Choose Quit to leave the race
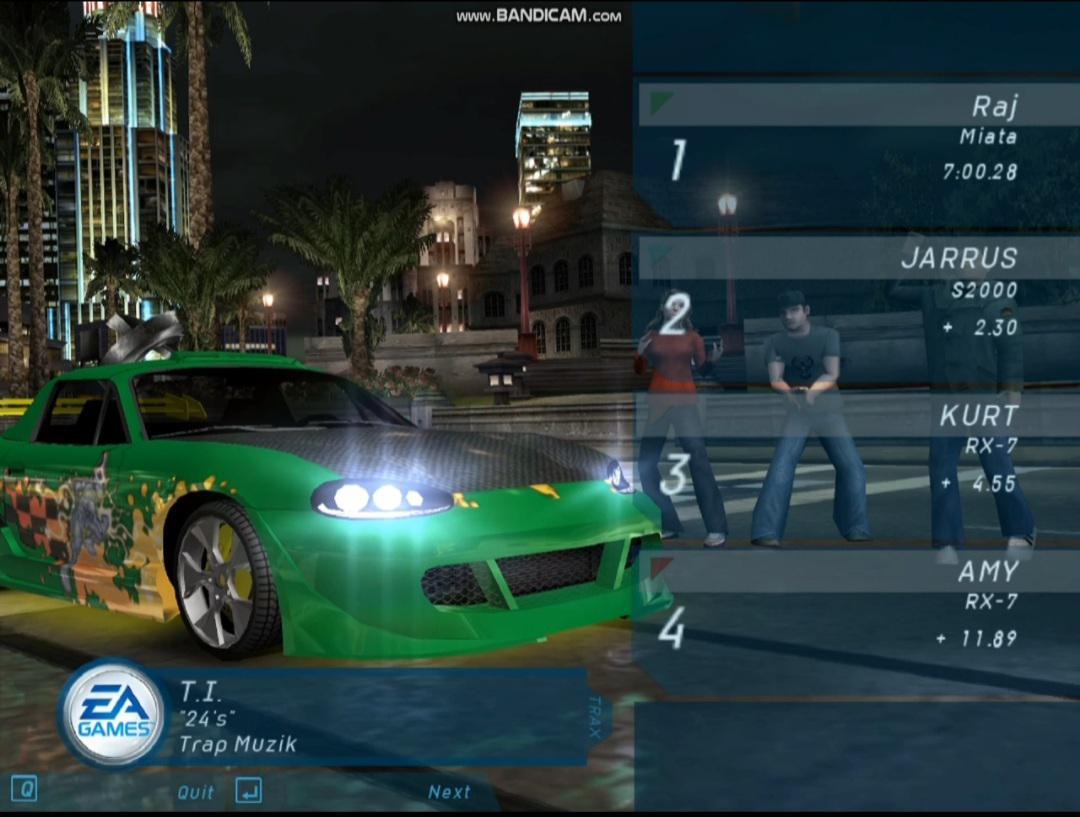 click(x=196, y=792)
